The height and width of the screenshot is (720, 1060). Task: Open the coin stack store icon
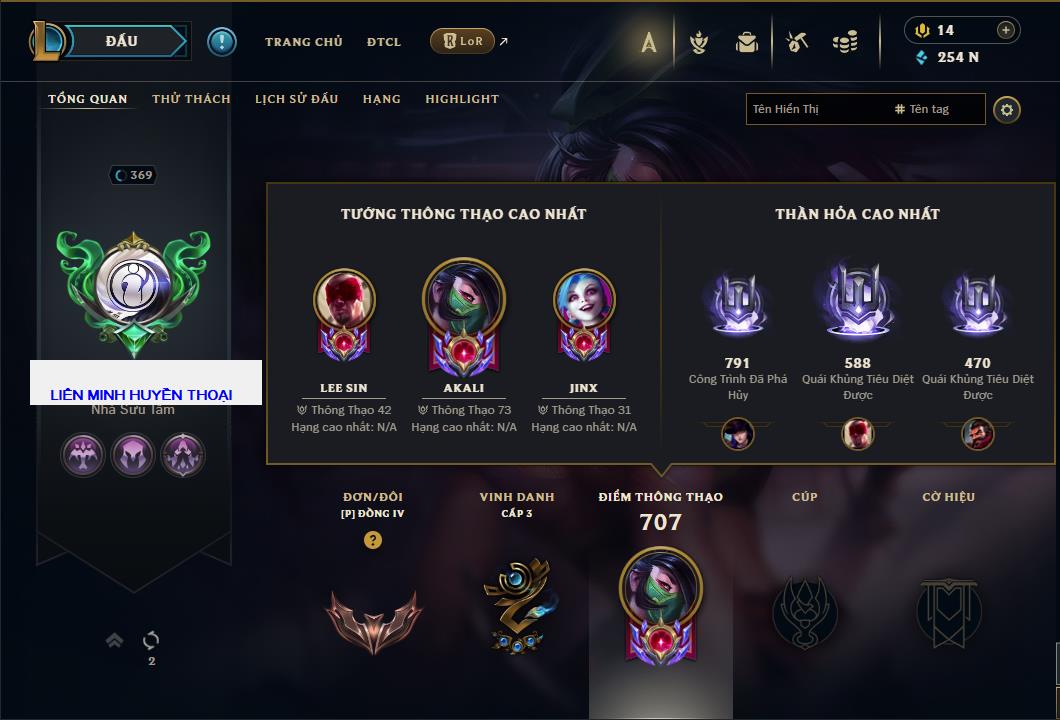point(846,42)
